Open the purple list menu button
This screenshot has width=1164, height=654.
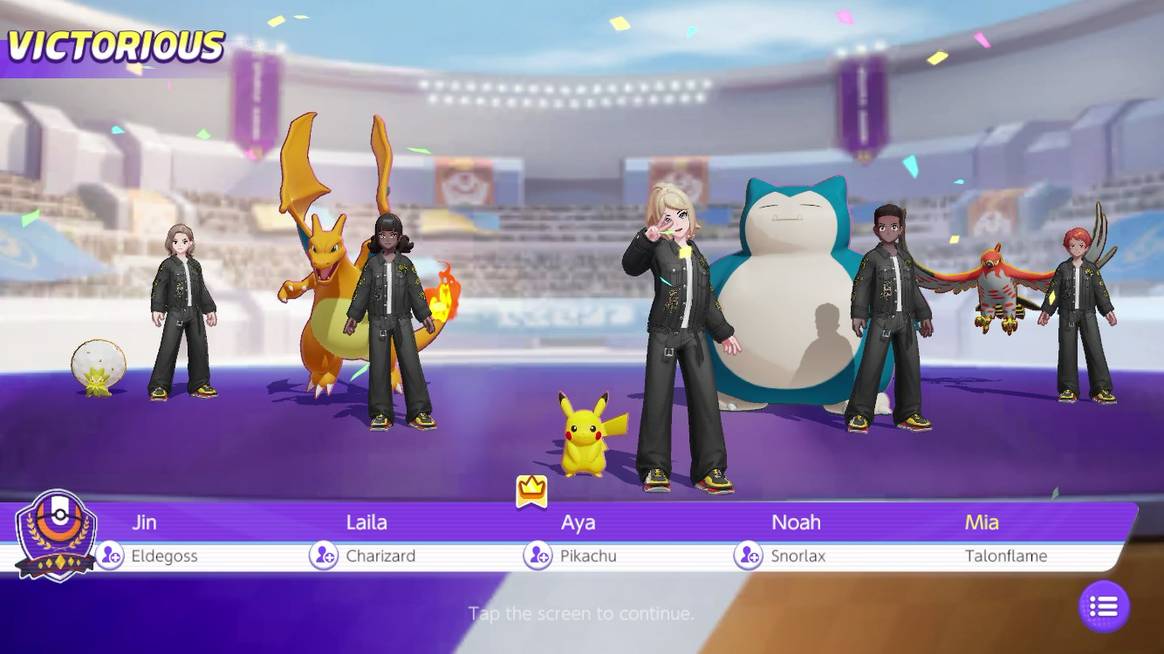coord(1104,606)
